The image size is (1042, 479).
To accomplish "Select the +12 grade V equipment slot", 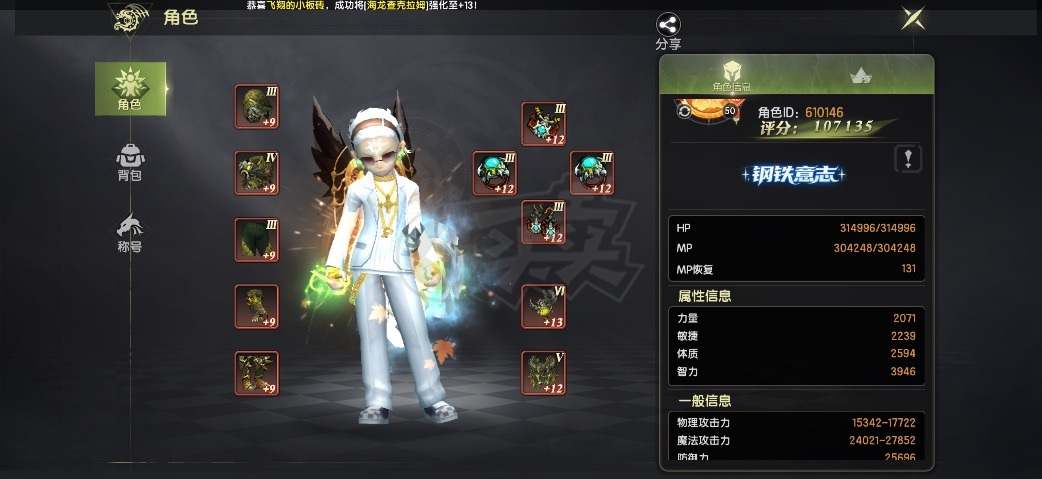I will point(543,373).
